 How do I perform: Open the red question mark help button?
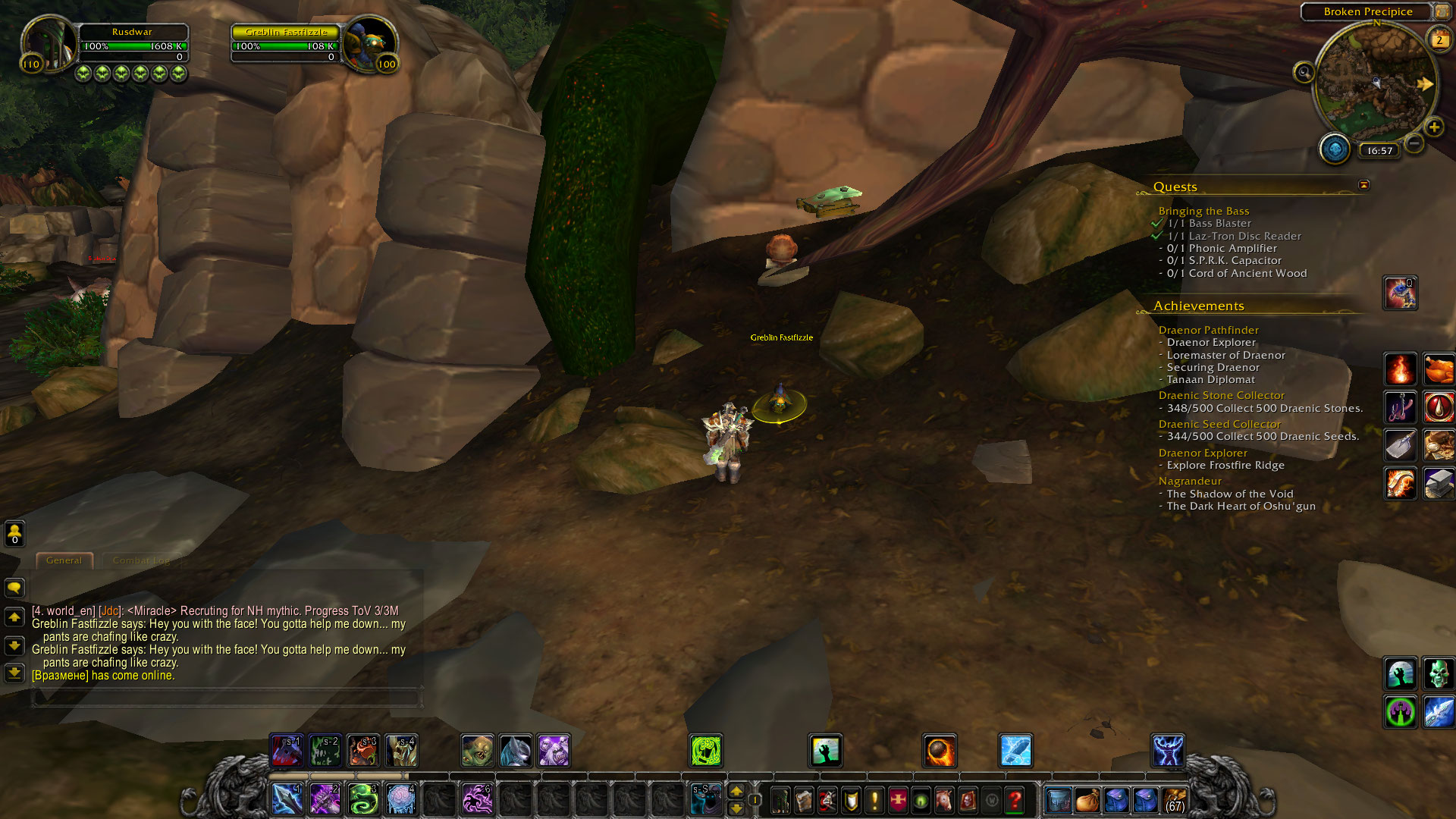[1015, 800]
